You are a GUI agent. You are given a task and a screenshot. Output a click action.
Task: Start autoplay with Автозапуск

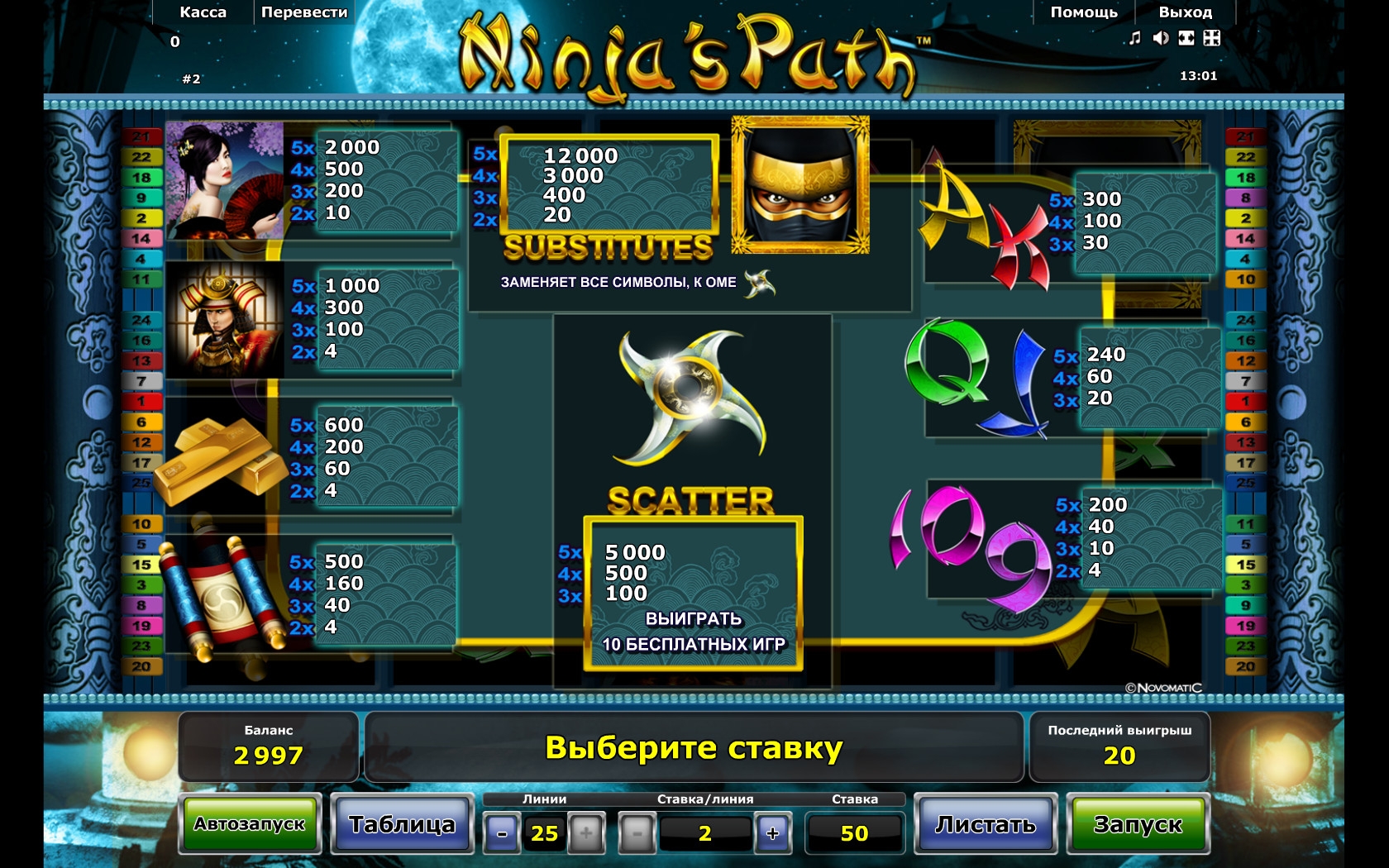point(250,824)
